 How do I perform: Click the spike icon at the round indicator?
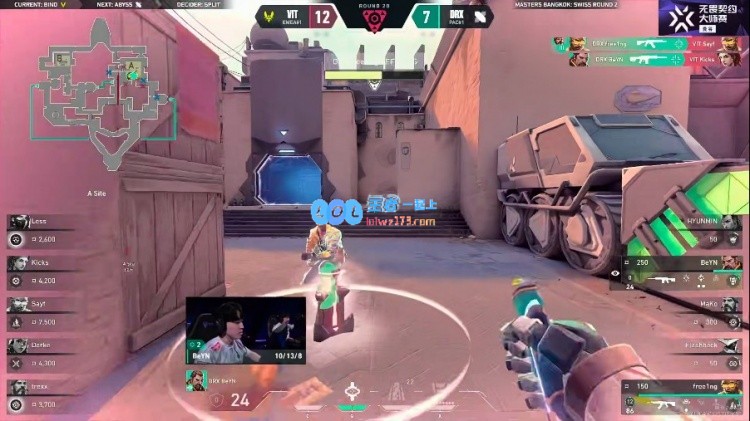(375, 22)
